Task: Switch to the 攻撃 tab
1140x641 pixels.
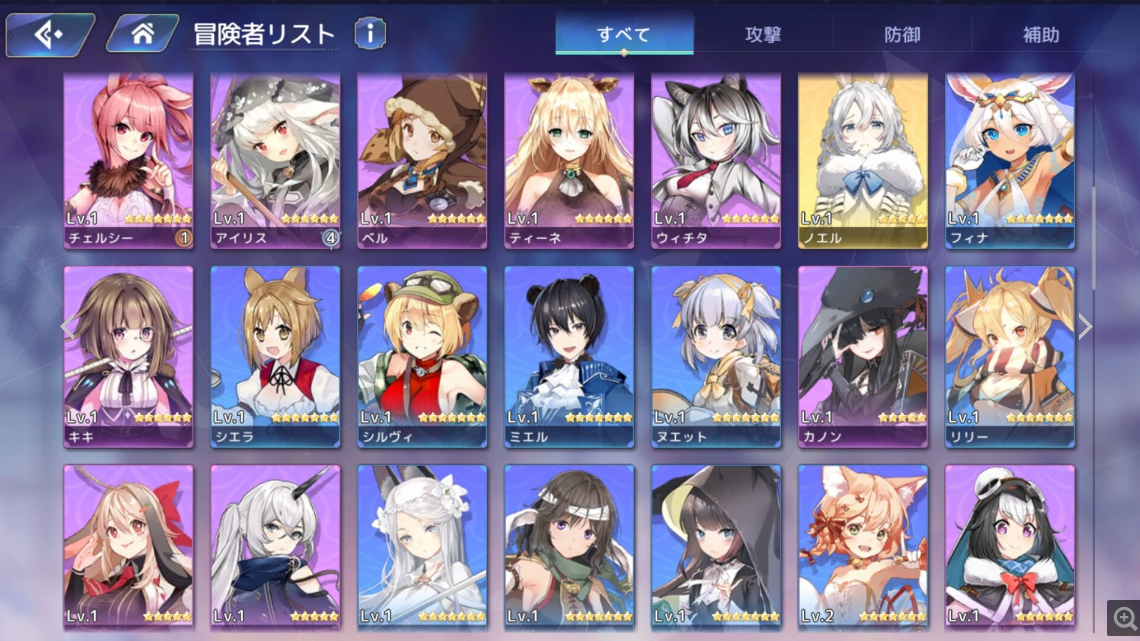Action: pyautogui.click(x=763, y=34)
